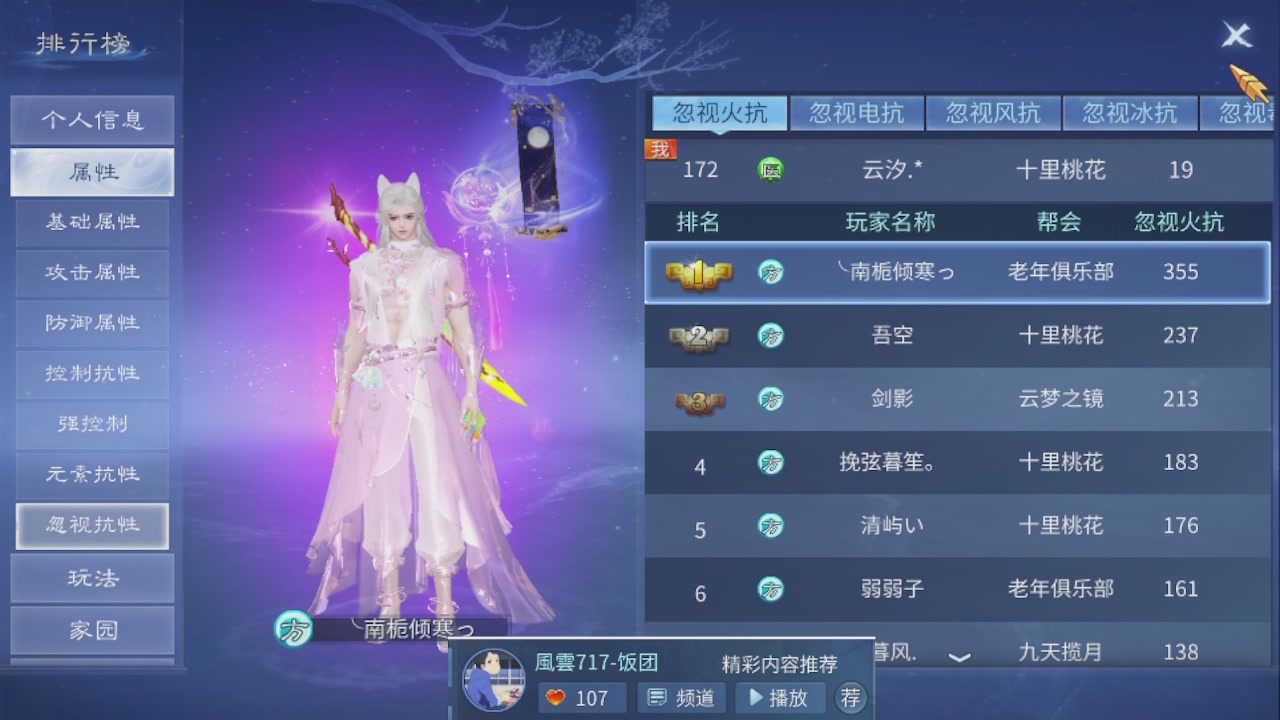
Task: Select 元素抗性 from the sidebar
Action: 92,475
